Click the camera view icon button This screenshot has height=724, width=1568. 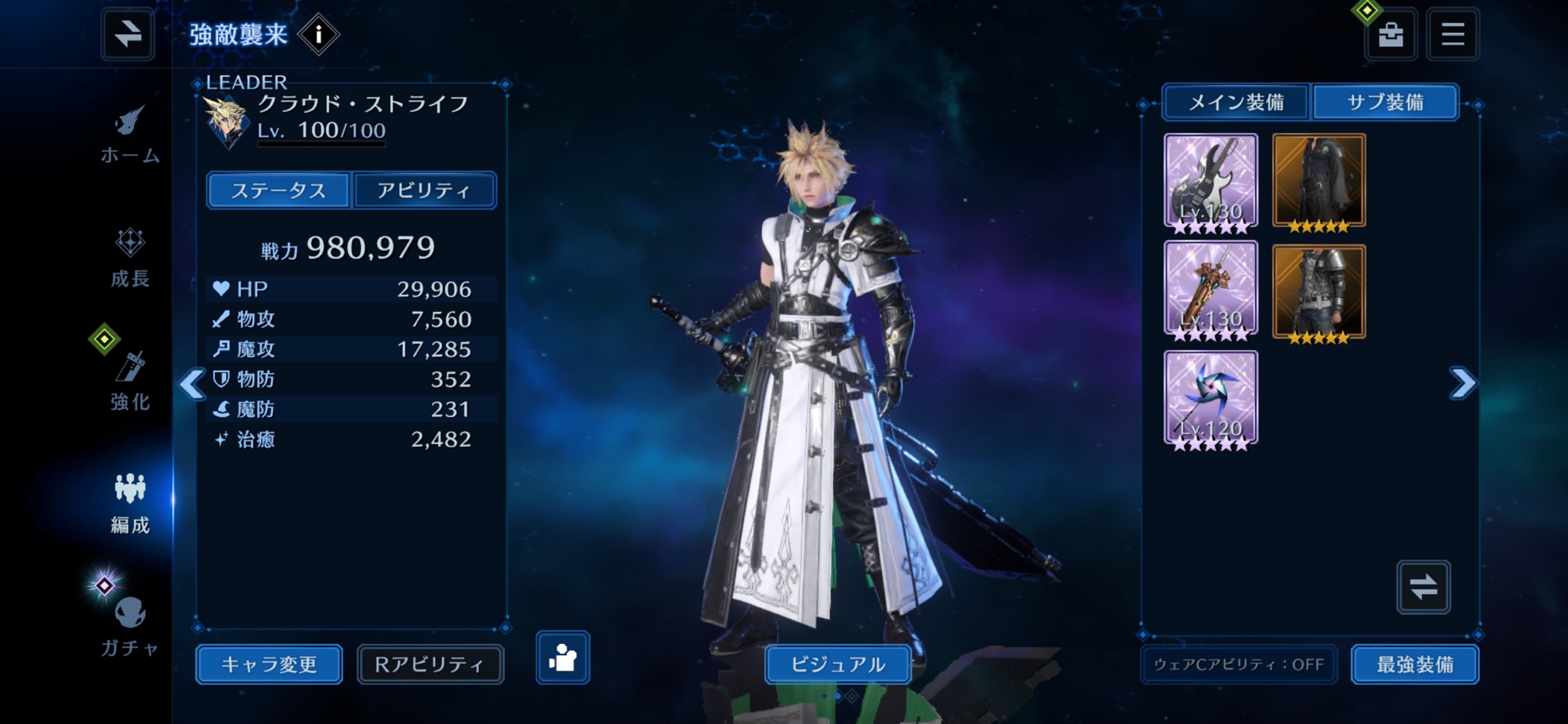(563, 657)
